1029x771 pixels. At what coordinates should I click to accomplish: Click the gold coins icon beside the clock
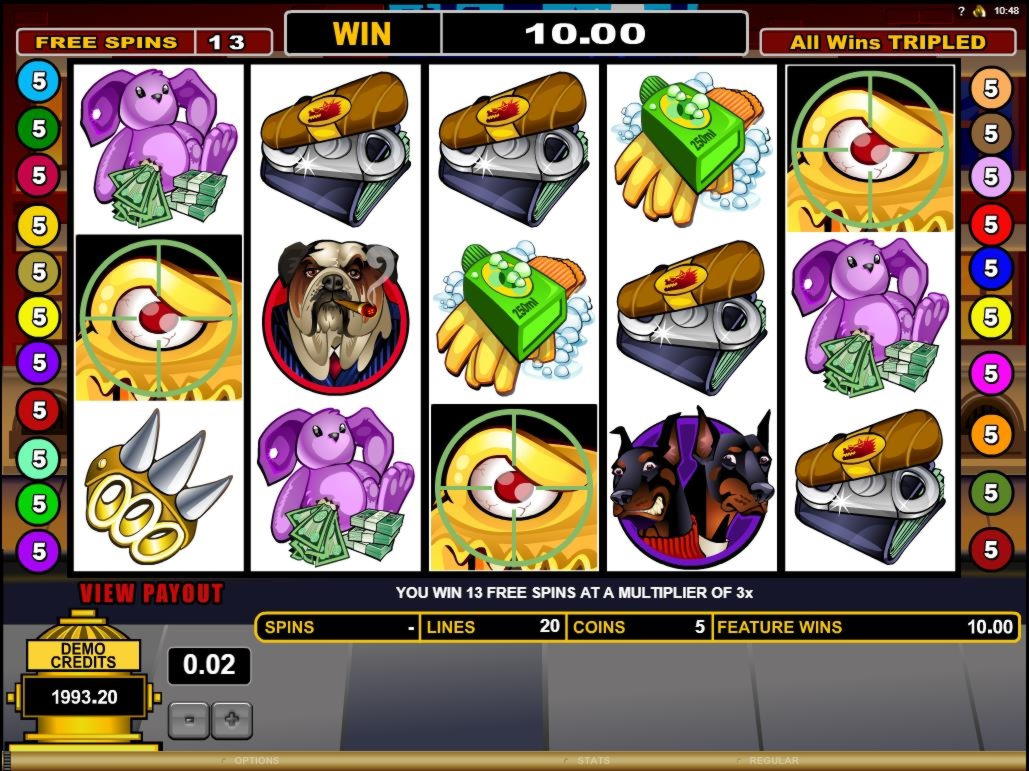point(980,11)
